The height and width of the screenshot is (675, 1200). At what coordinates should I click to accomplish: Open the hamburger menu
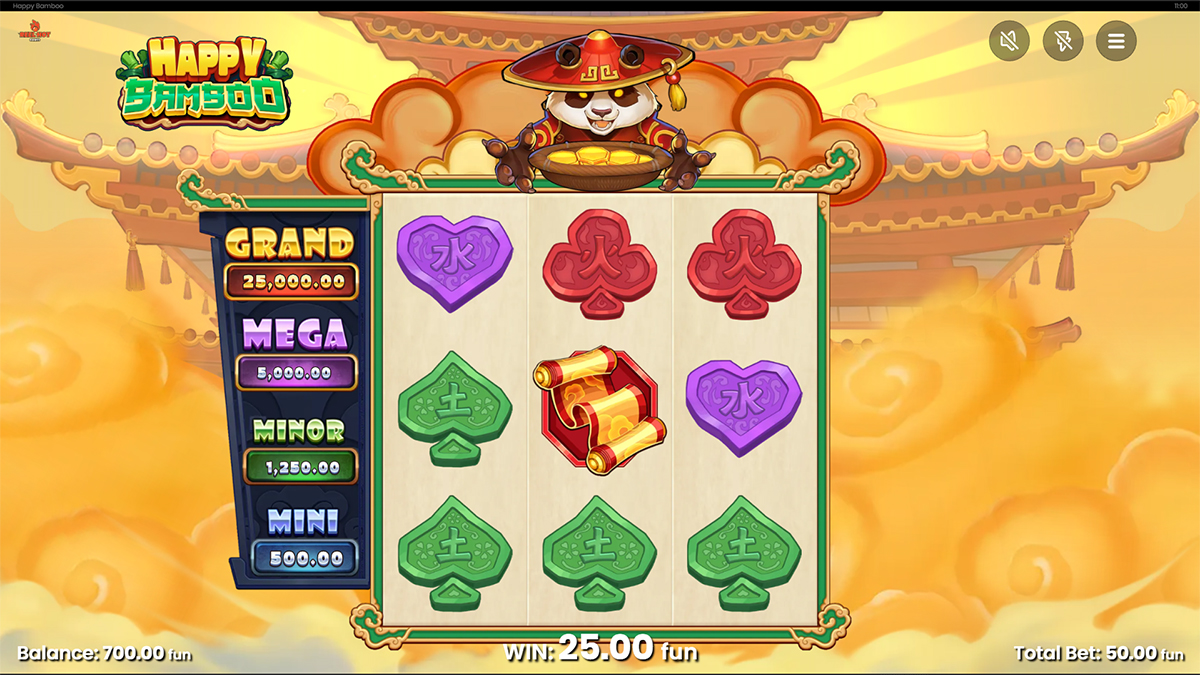pos(1116,41)
